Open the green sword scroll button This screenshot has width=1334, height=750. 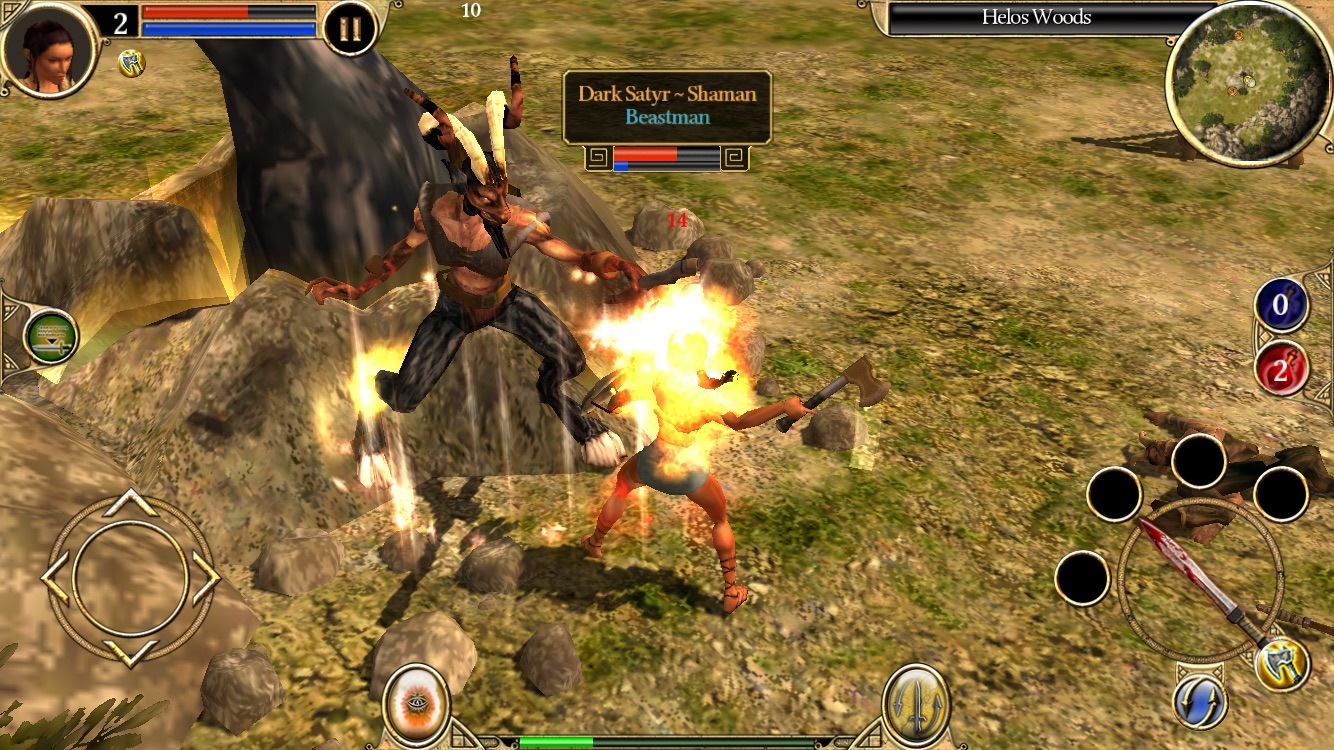pos(49,337)
